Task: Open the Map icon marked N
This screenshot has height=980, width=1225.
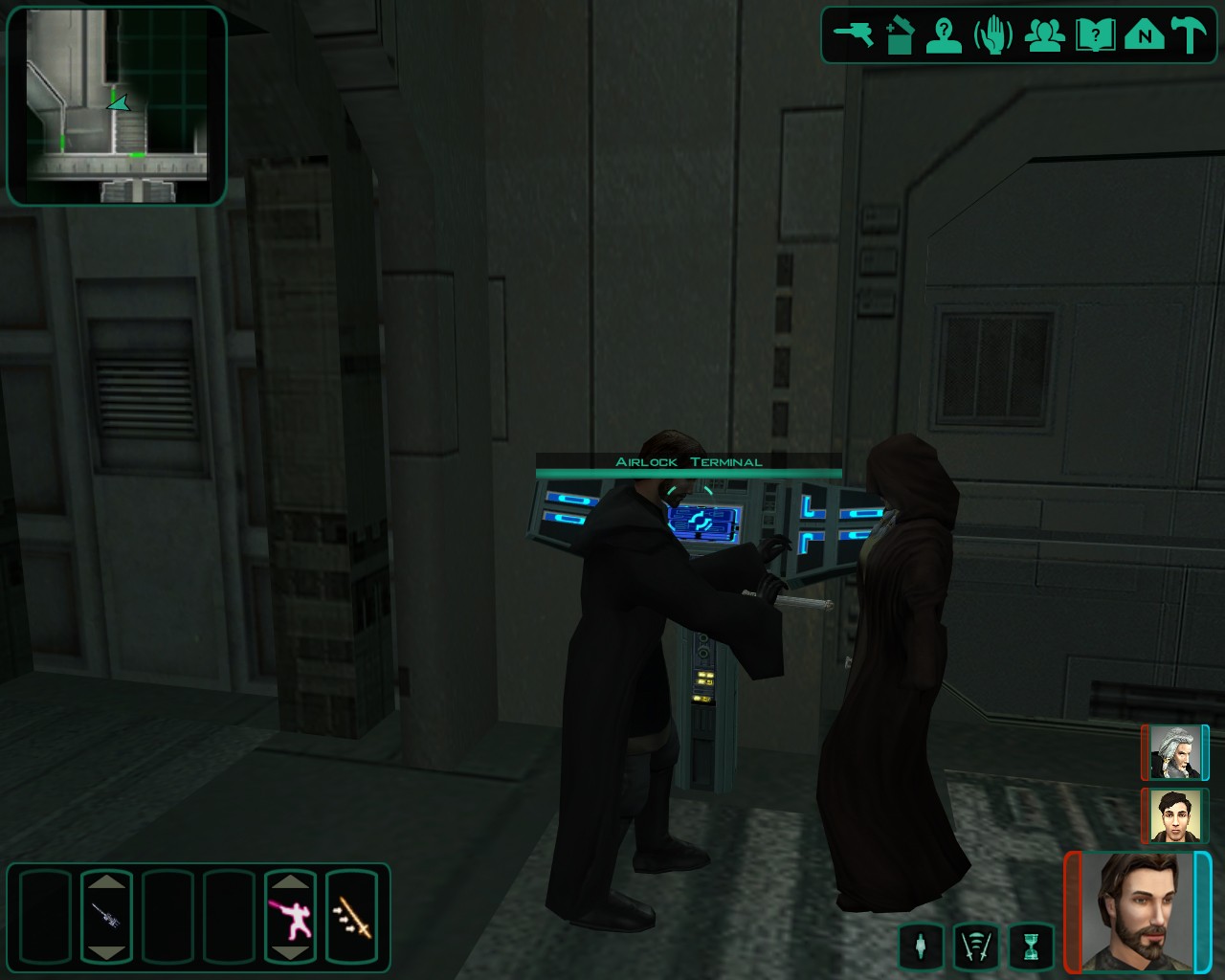Action: 1144,35
